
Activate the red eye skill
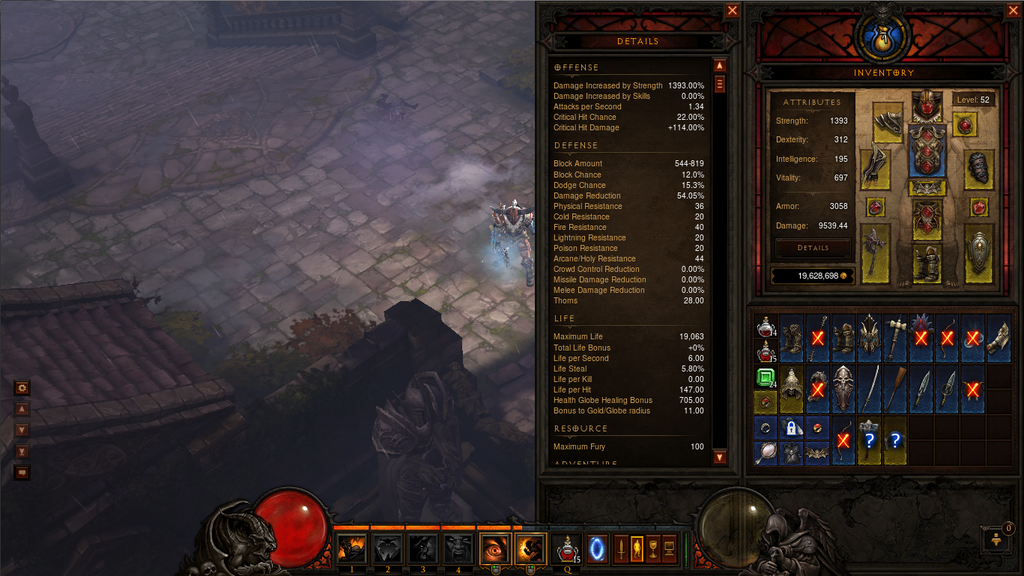[x=495, y=548]
